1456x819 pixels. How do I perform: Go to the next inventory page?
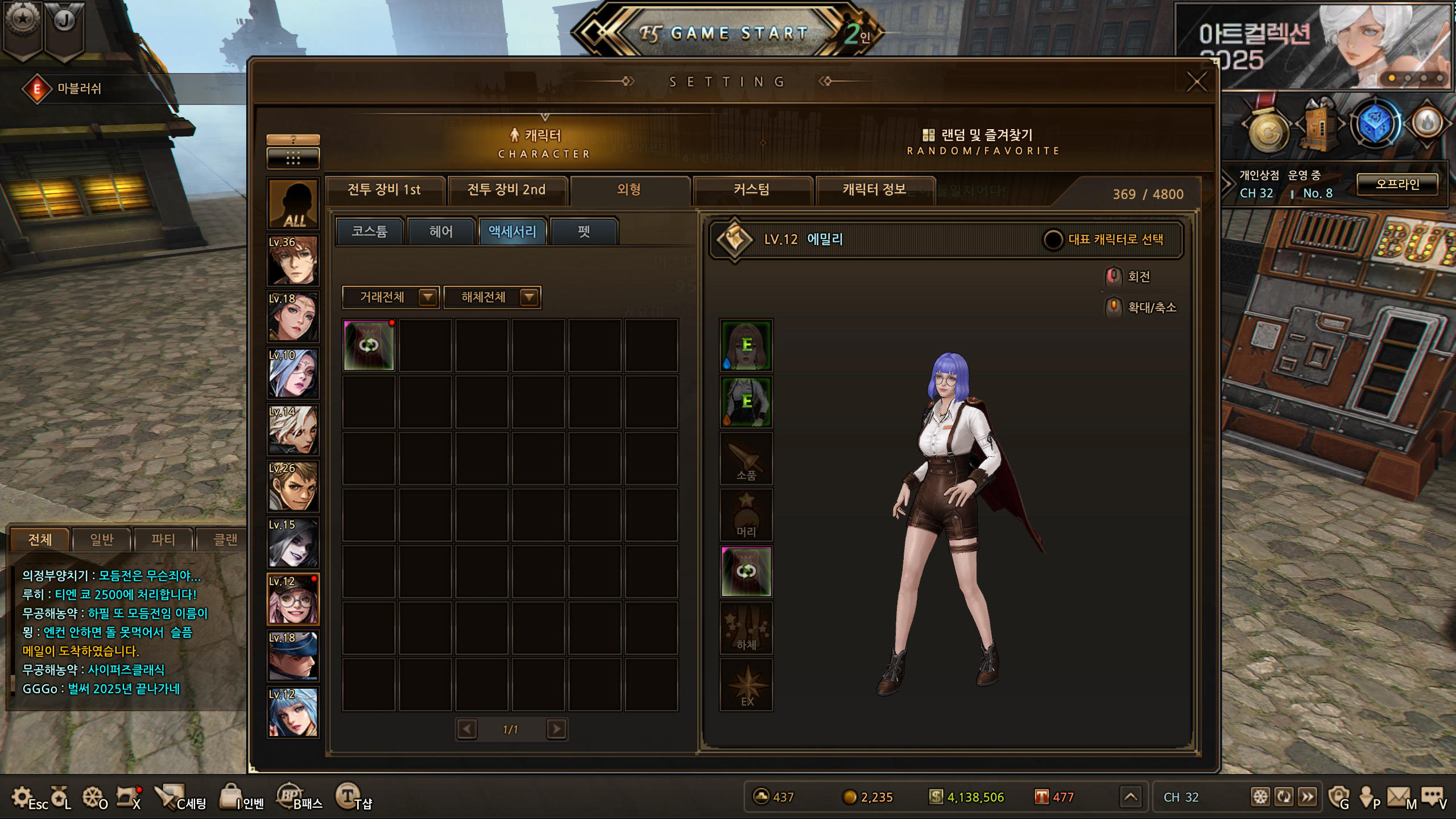[x=556, y=729]
